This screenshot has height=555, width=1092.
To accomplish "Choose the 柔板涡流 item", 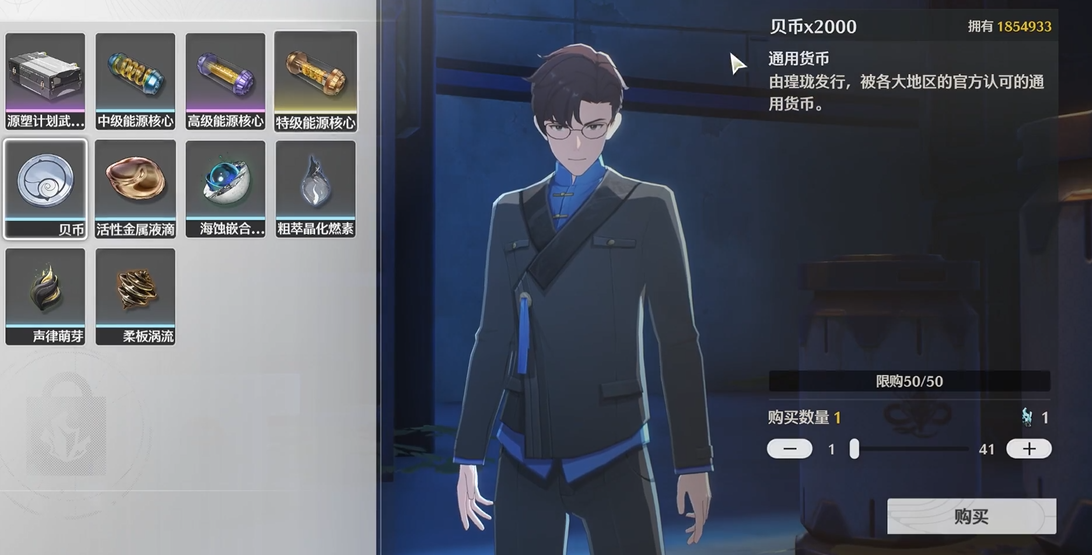I will click(135, 296).
